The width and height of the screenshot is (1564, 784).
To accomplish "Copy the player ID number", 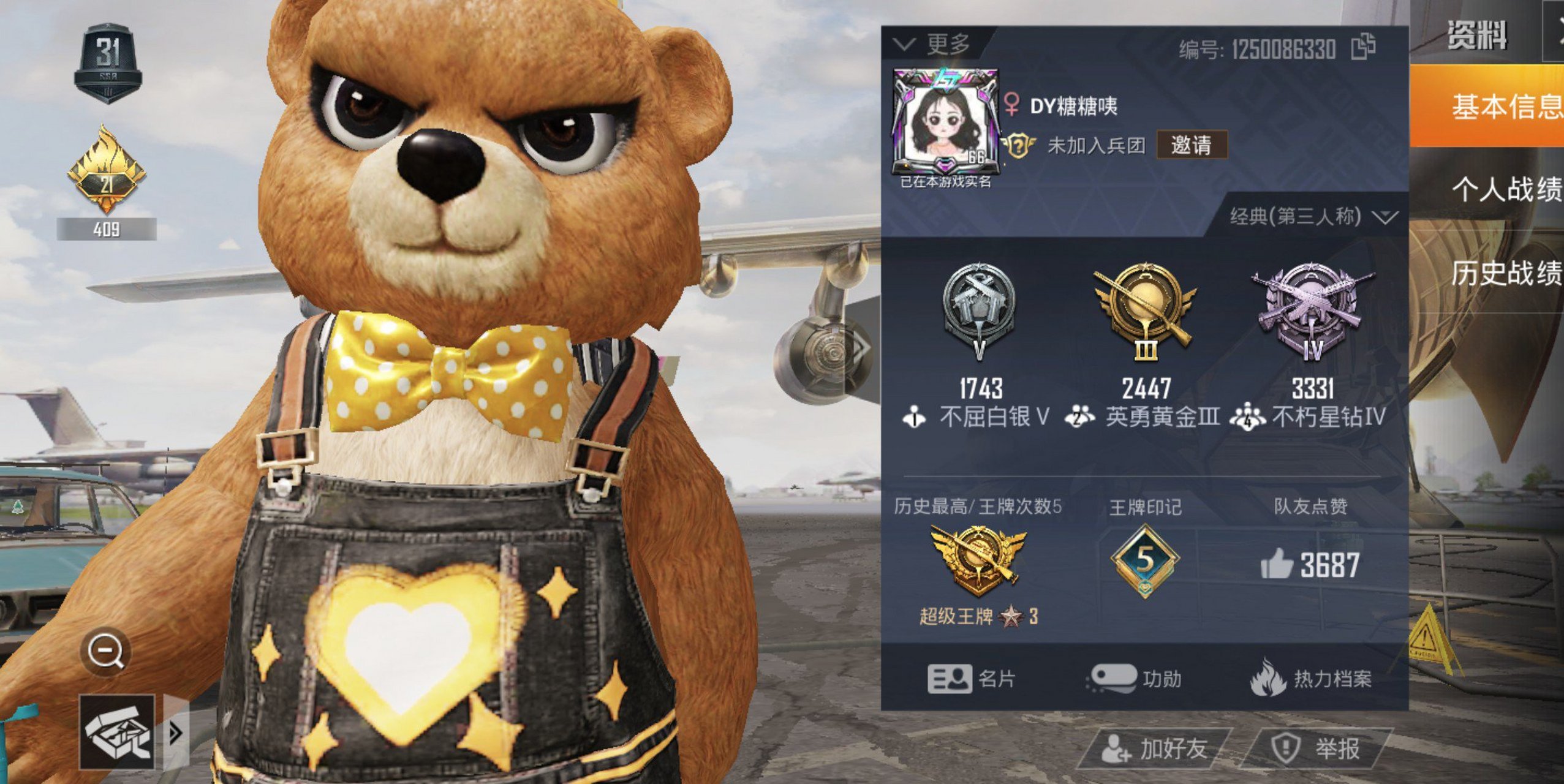I will (1363, 47).
